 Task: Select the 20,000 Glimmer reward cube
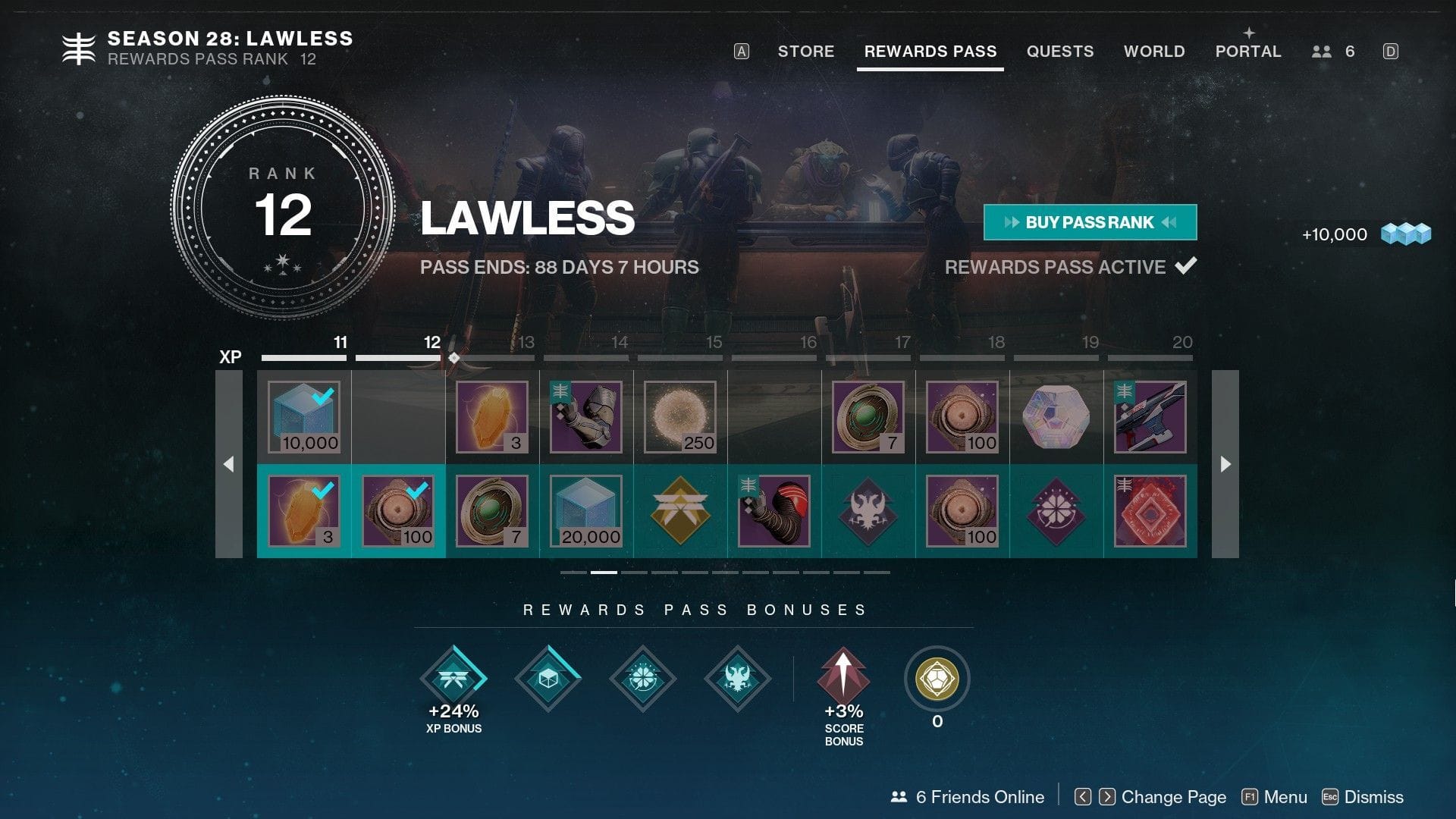tap(585, 510)
